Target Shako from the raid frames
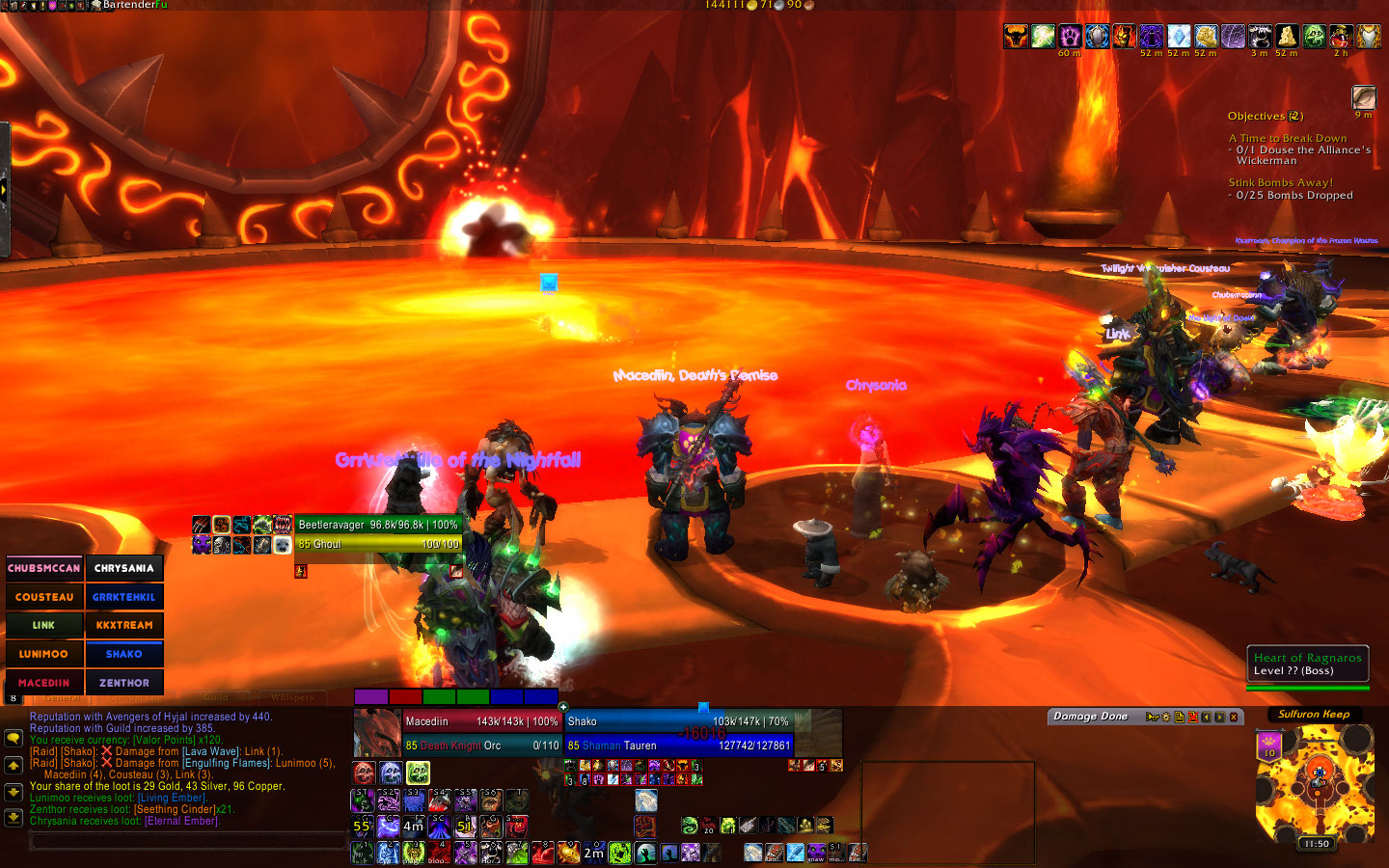The width and height of the screenshot is (1389, 868). coord(124,654)
